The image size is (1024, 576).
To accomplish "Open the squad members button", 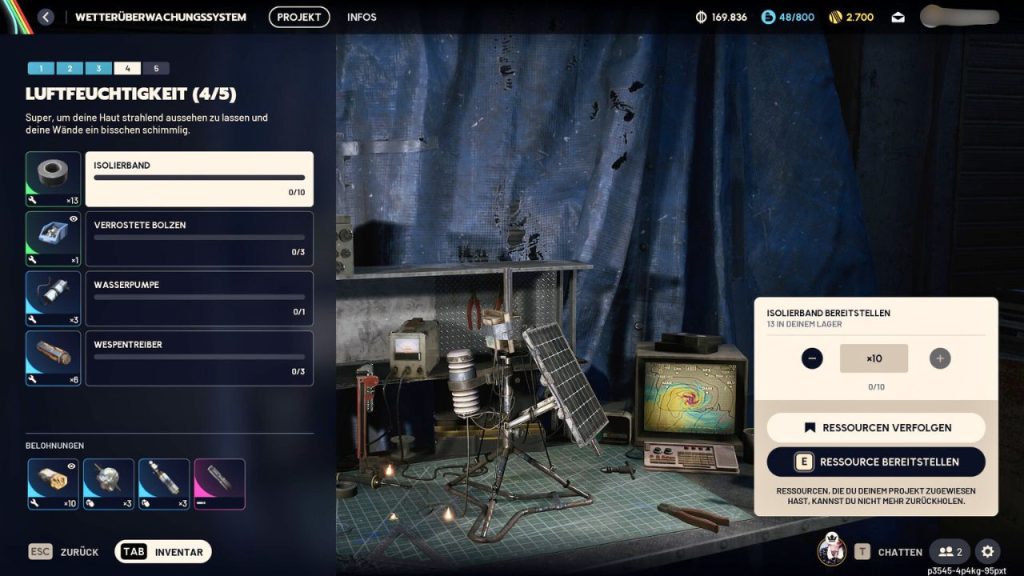I will (x=949, y=551).
